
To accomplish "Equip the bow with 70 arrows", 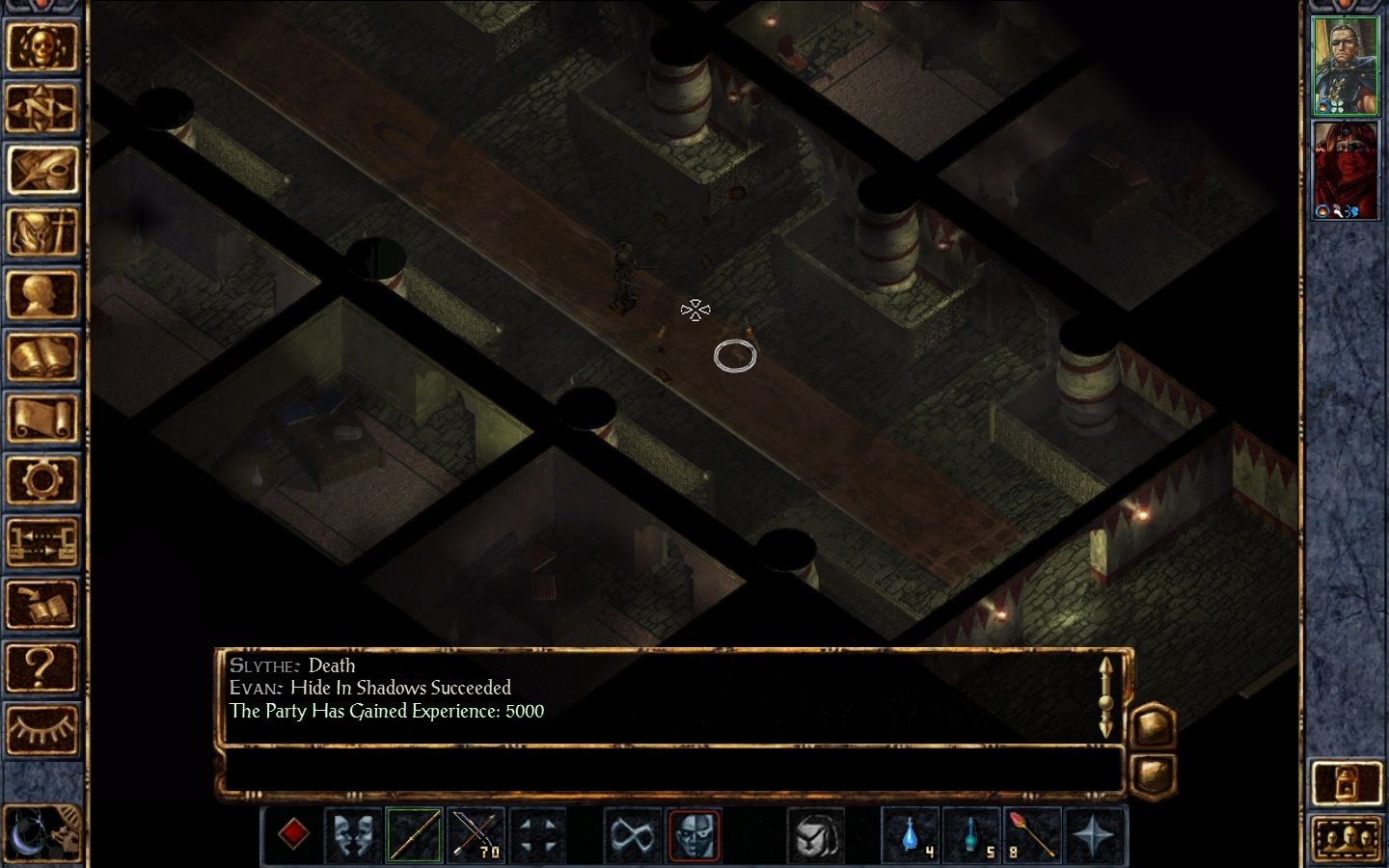I will coord(477,834).
